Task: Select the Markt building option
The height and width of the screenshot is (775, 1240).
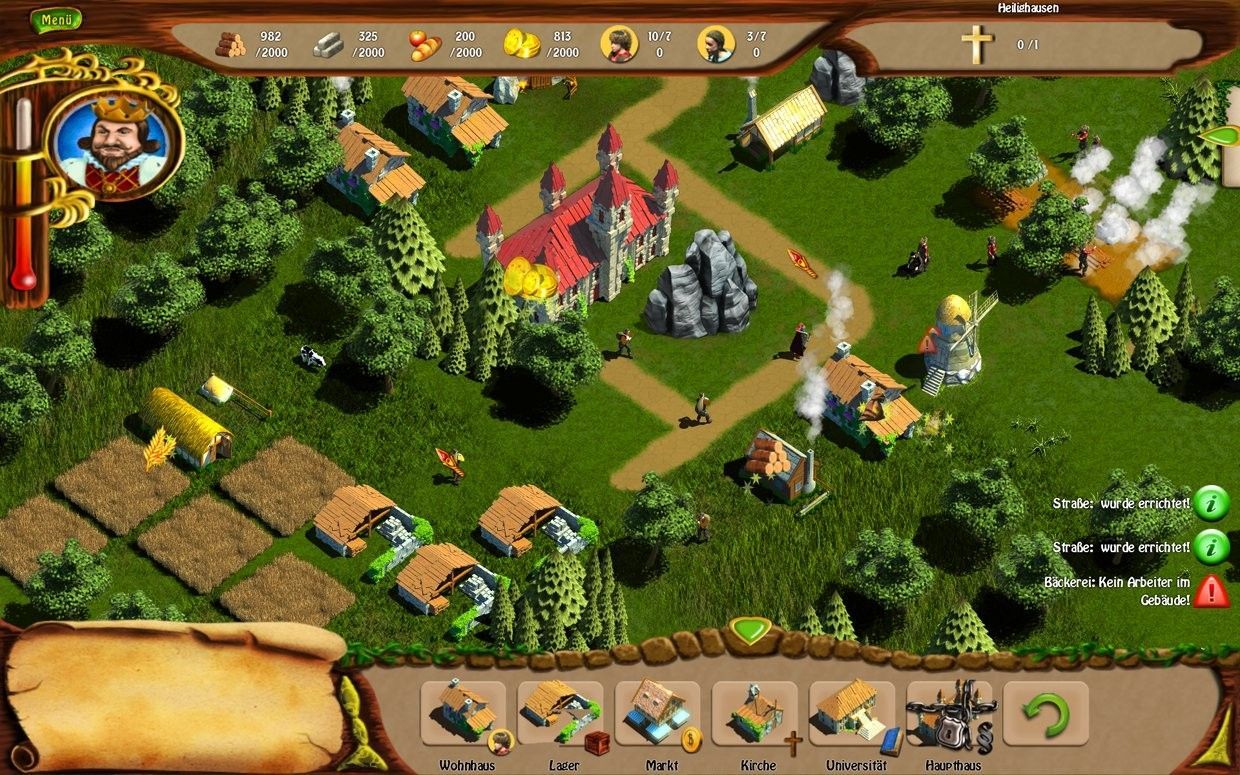Action: tap(657, 713)
